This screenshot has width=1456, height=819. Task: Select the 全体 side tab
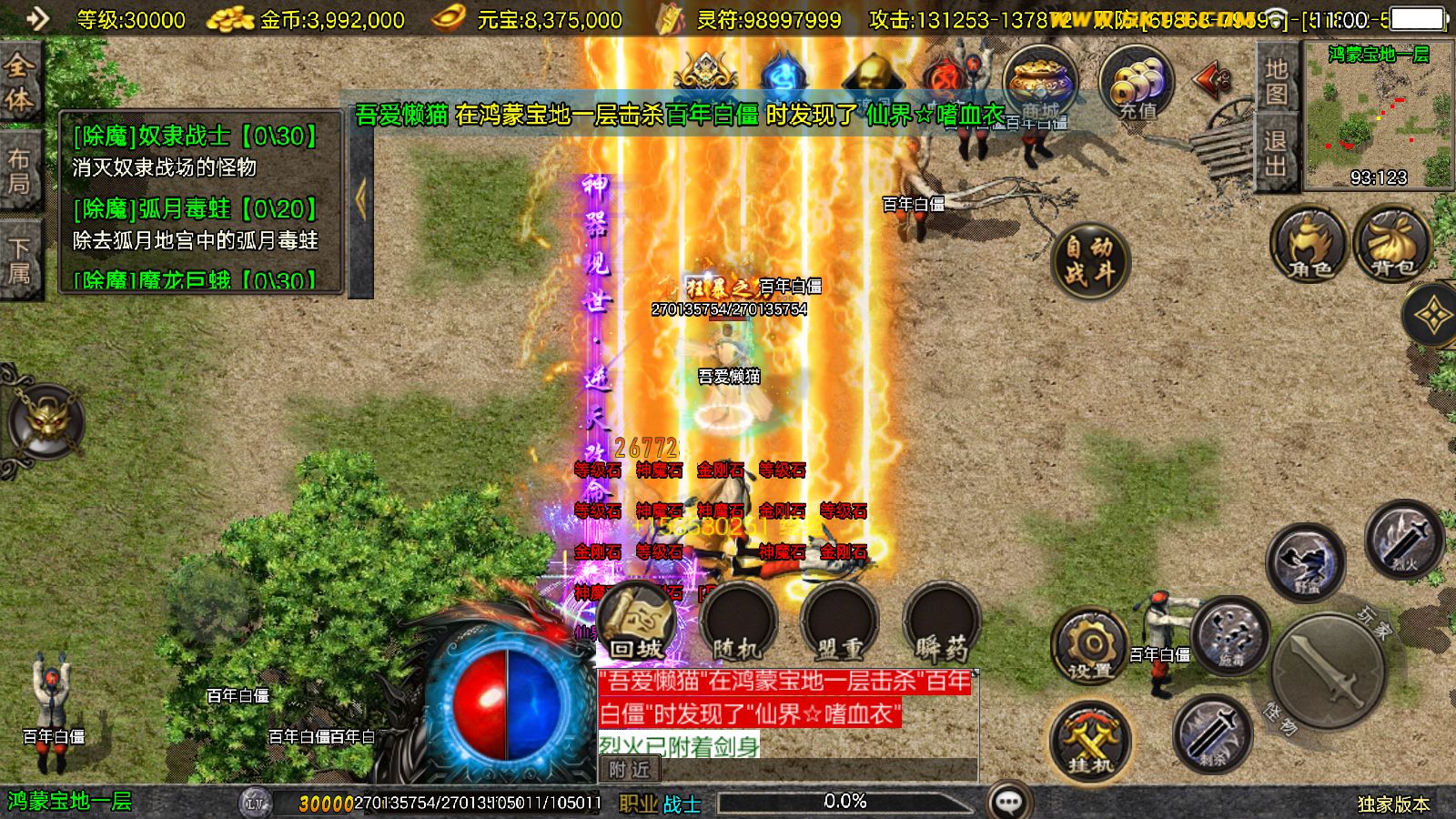click(x=20, y=82)
